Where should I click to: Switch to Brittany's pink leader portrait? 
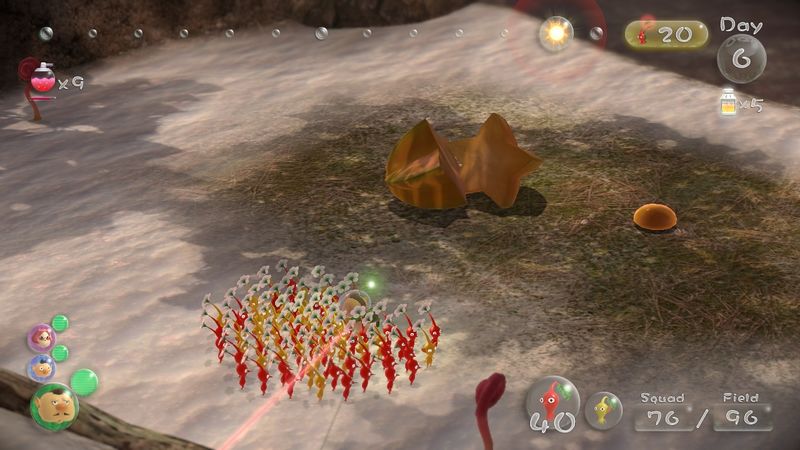pos(42,338)
